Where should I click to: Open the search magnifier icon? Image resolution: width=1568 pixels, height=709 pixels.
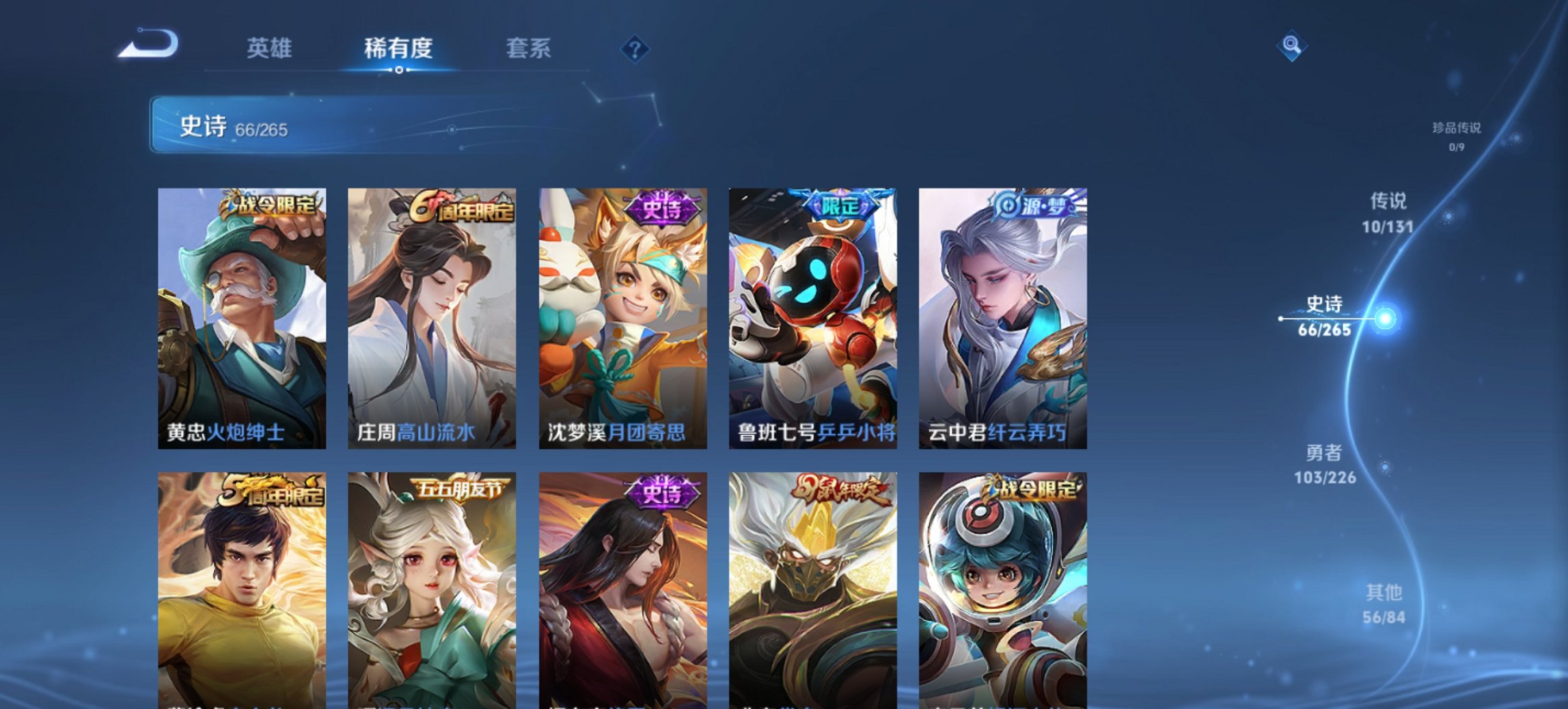1290,47
